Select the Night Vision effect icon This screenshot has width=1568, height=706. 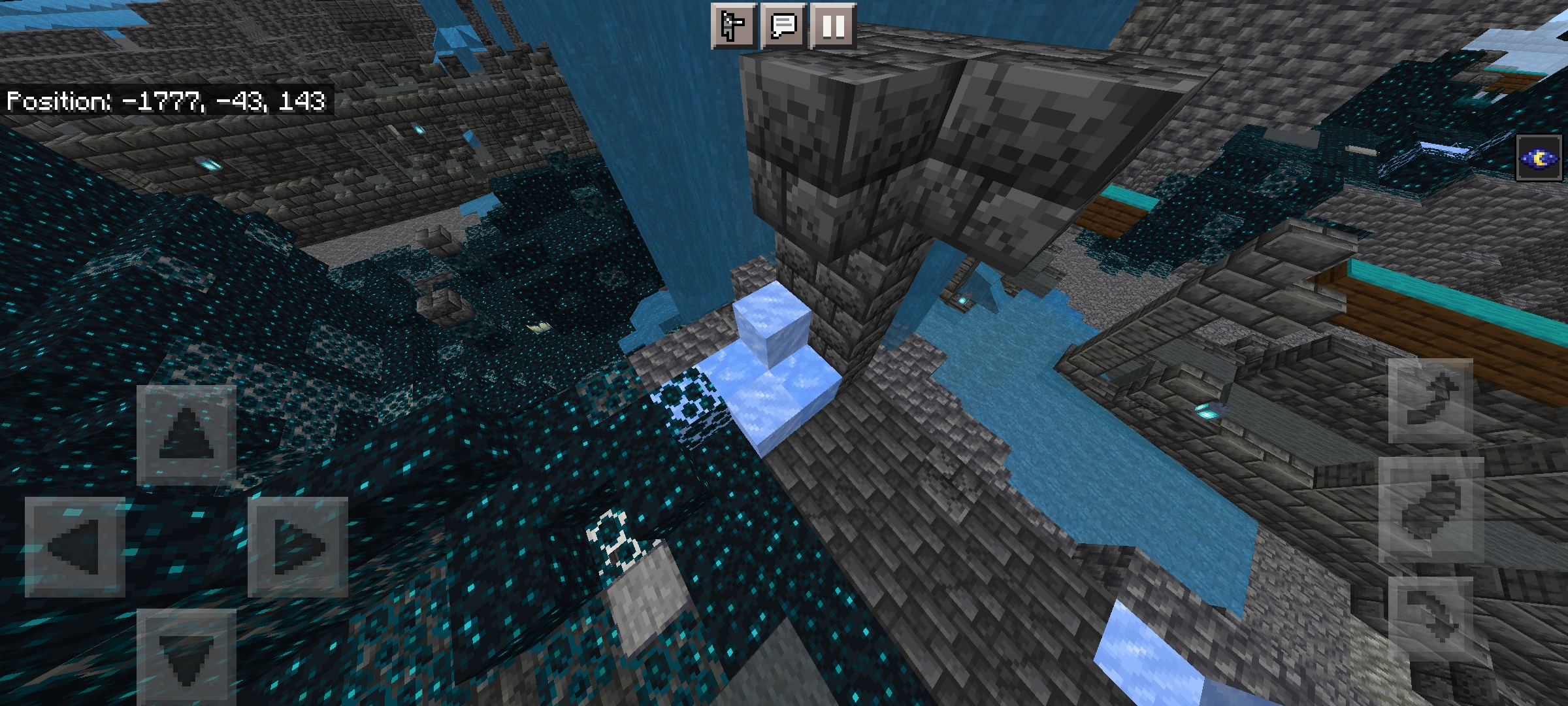tap(1539, 158)
